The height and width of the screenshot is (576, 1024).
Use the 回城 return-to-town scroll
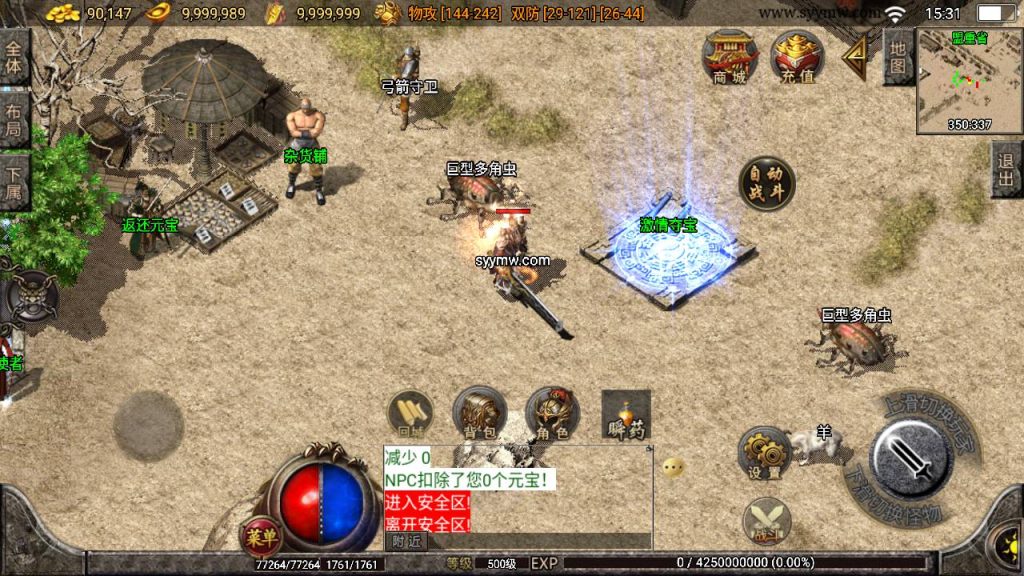[x=410, y=414]
